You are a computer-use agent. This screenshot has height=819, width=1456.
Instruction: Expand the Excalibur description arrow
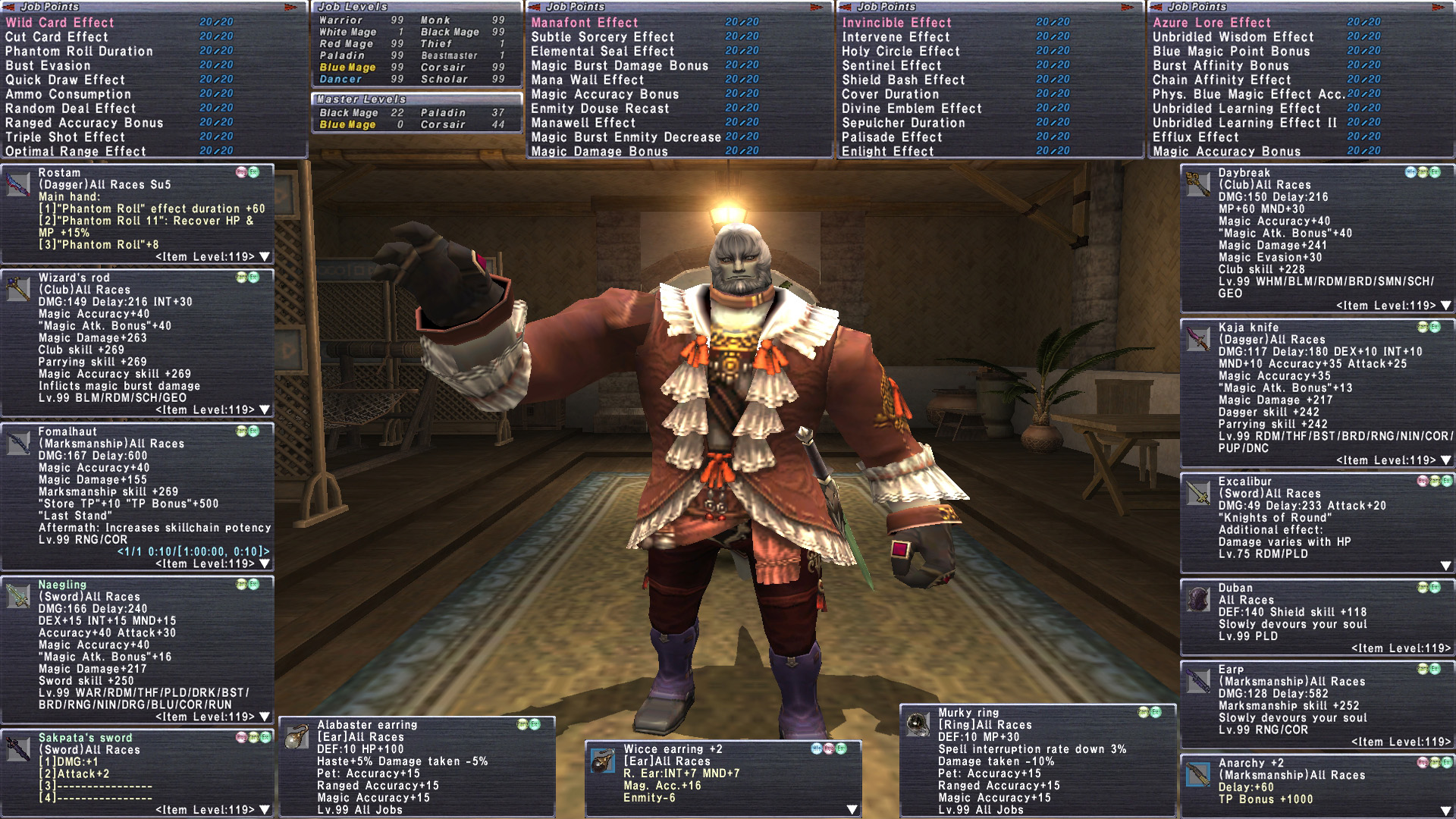point(1445,566)
